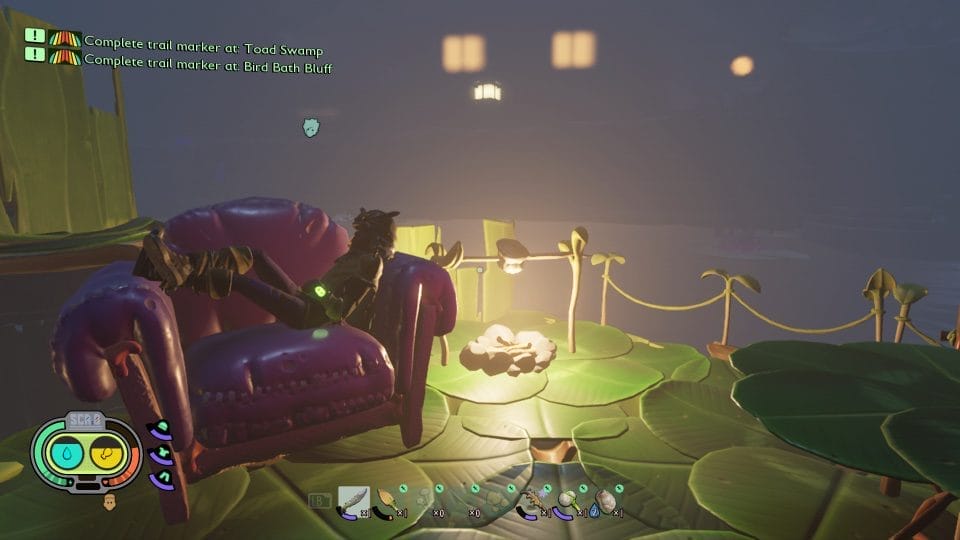Pick the pale rounded stone item in the hotbar
The width and height of the screenshot is (960, 540).
605,499
